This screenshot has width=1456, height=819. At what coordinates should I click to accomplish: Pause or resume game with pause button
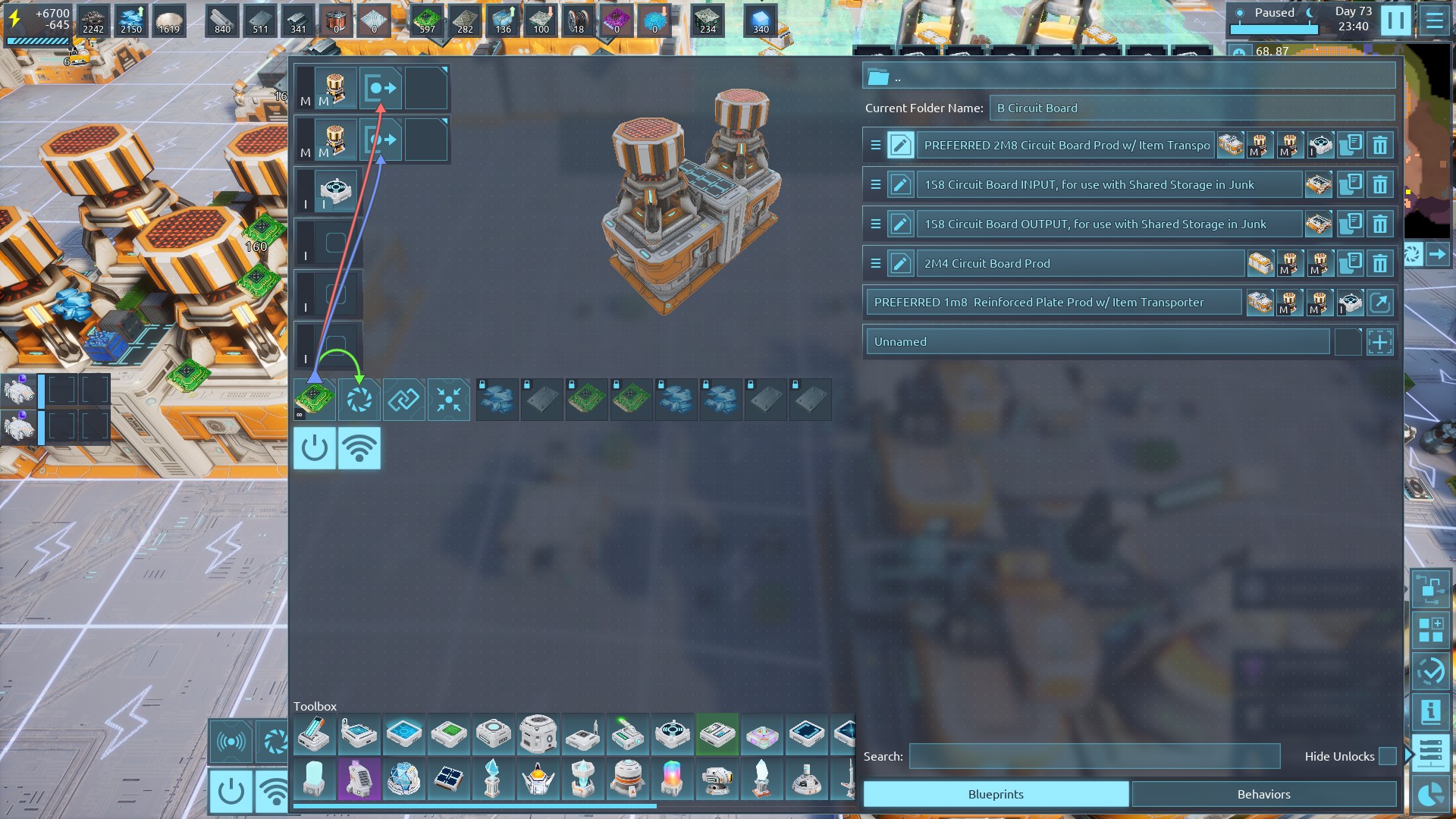[x=1395, y=20]
